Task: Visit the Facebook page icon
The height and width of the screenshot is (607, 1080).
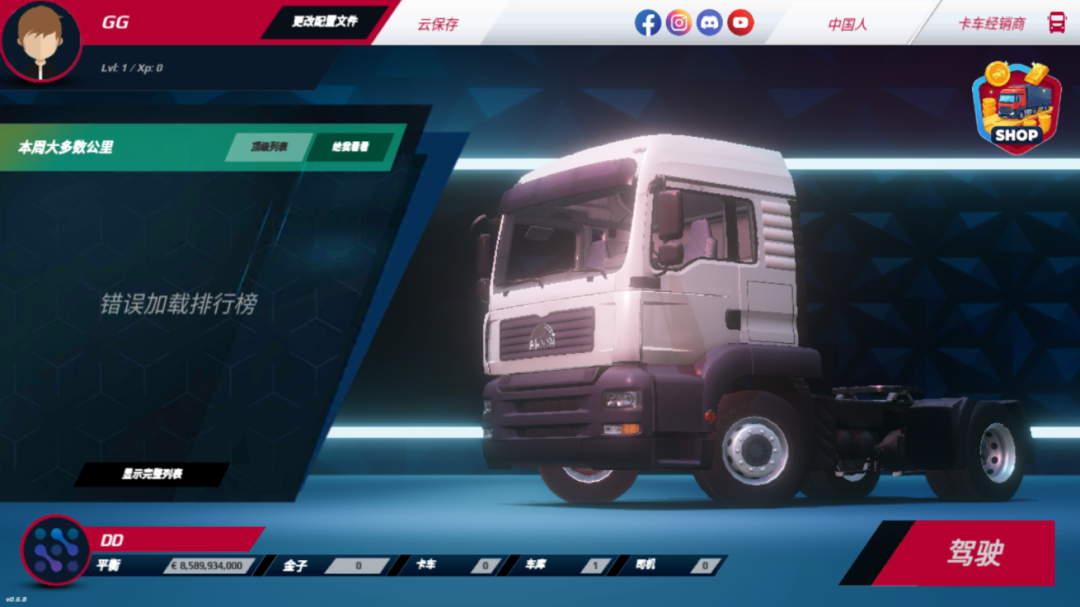Action: tap(648, 22)
